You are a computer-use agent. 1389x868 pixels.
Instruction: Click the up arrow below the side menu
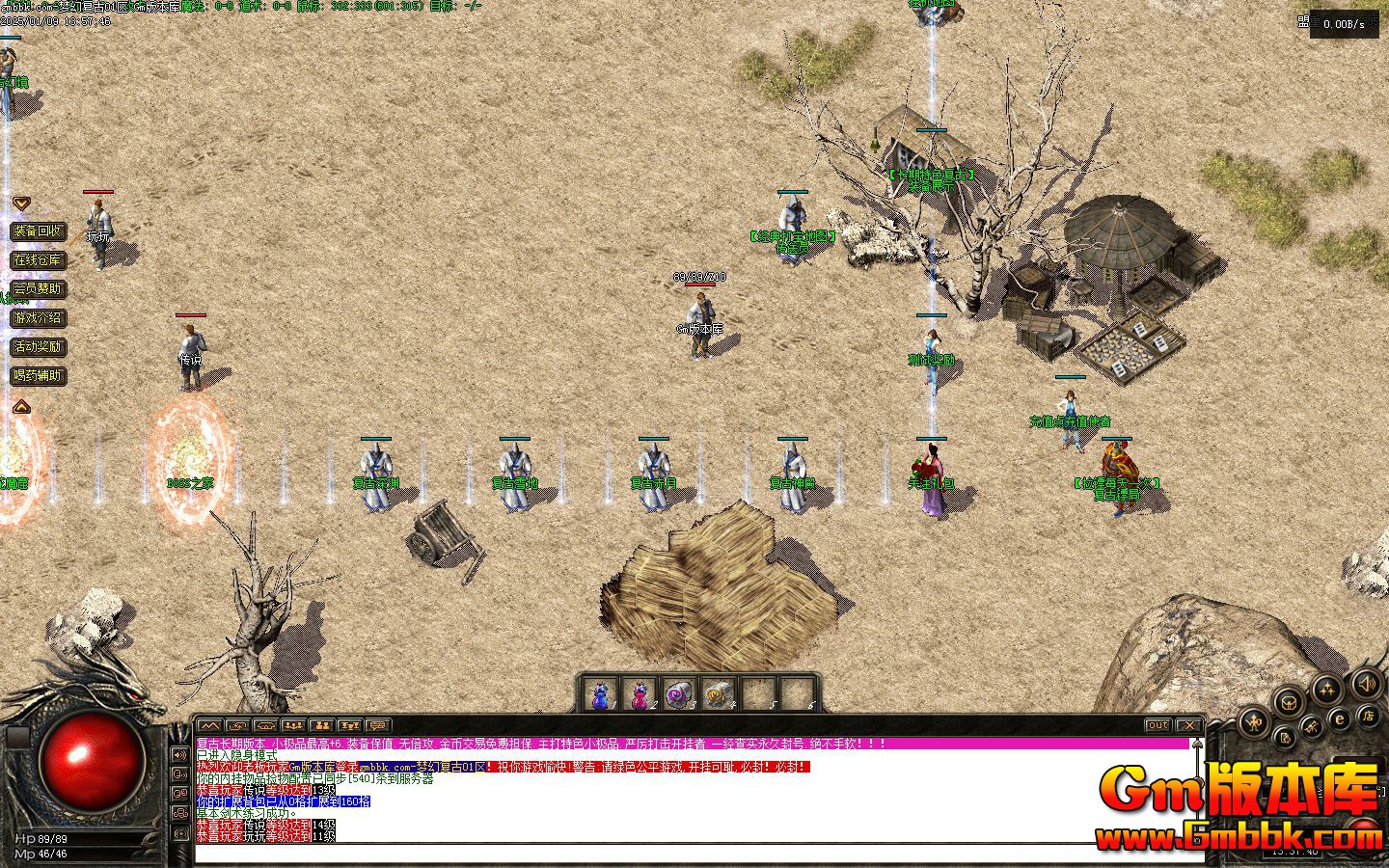pyautogui.click(x=21, y=407)
